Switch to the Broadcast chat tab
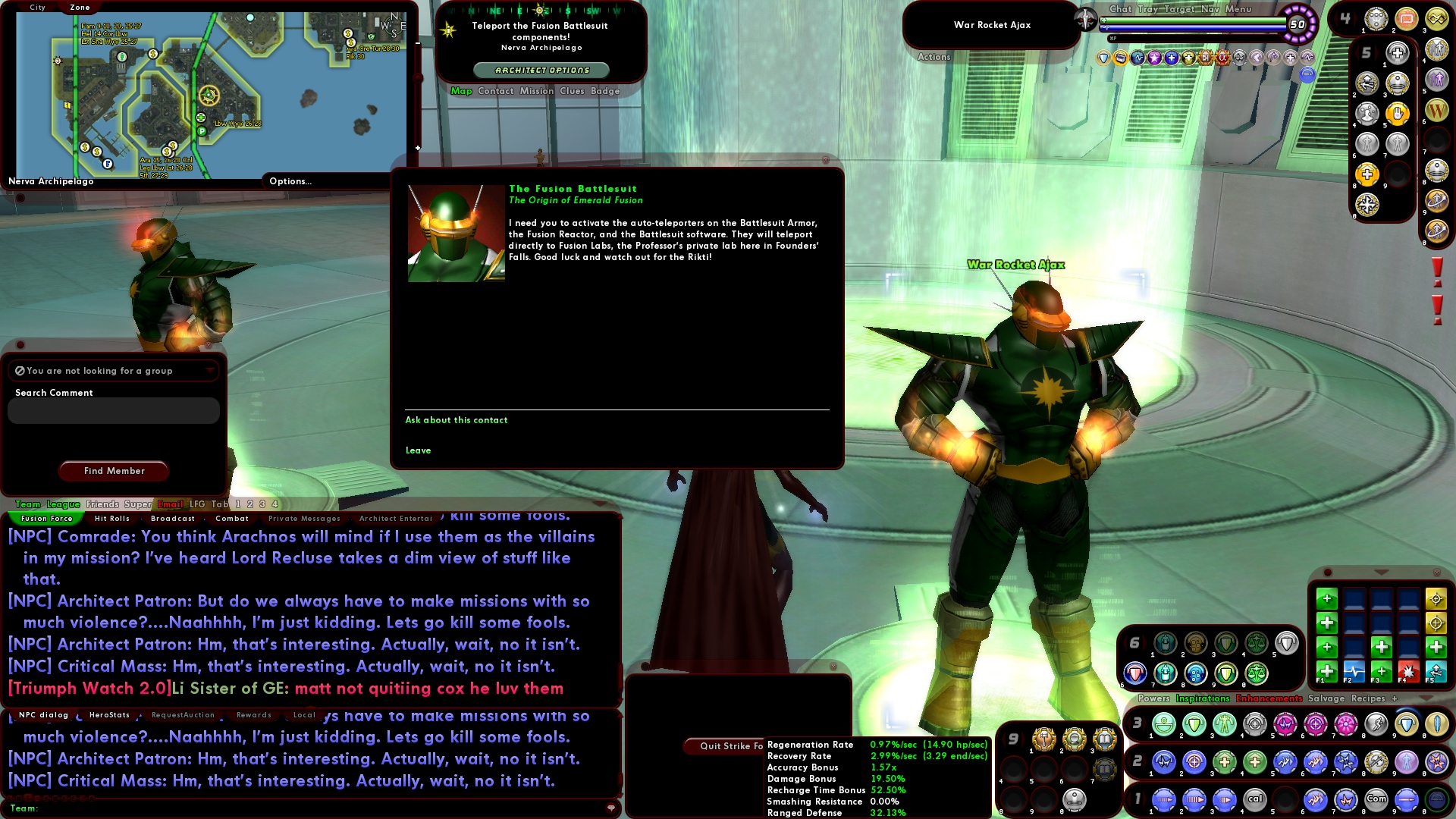Image resolution: width=1456 pixels, height=819 pixels. coord(173,518)
